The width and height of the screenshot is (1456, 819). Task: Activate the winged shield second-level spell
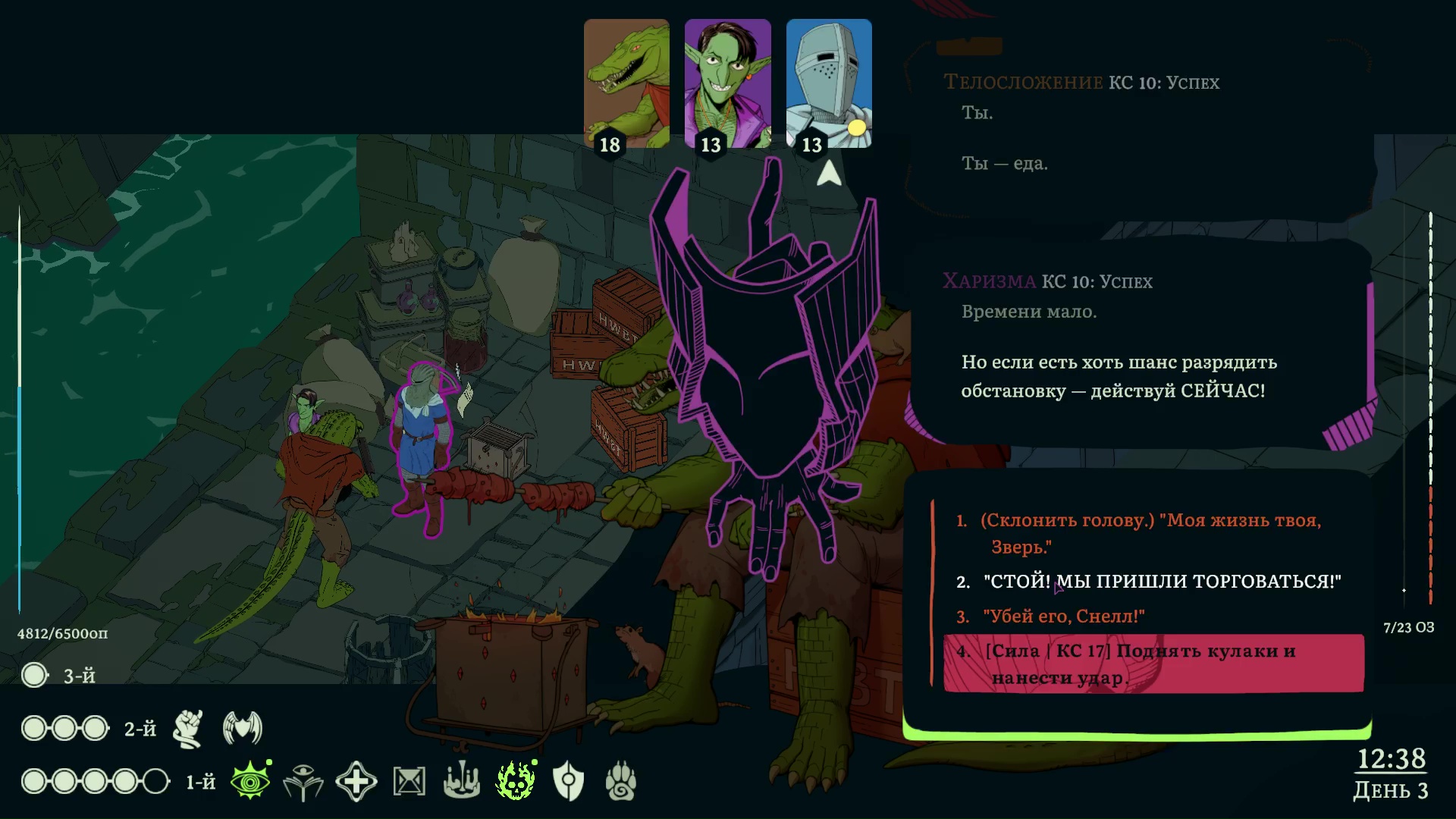[x=243, y=729]
